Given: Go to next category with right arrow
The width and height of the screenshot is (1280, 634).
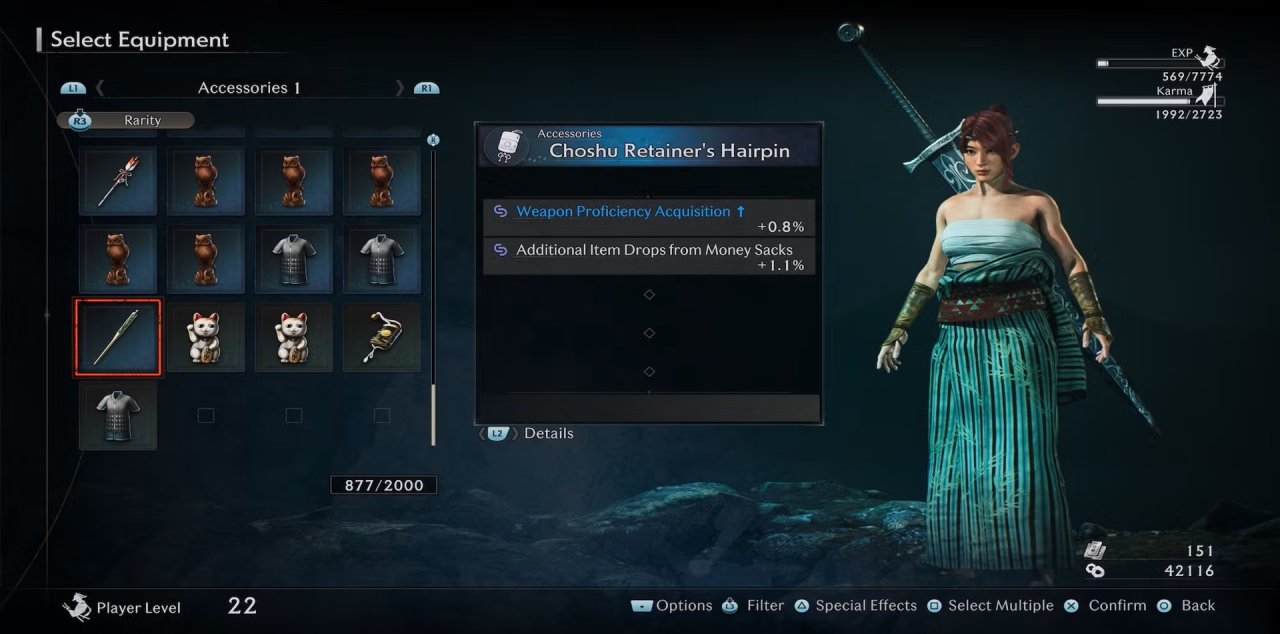Looking at the screenshot, I should coord(400,88).
